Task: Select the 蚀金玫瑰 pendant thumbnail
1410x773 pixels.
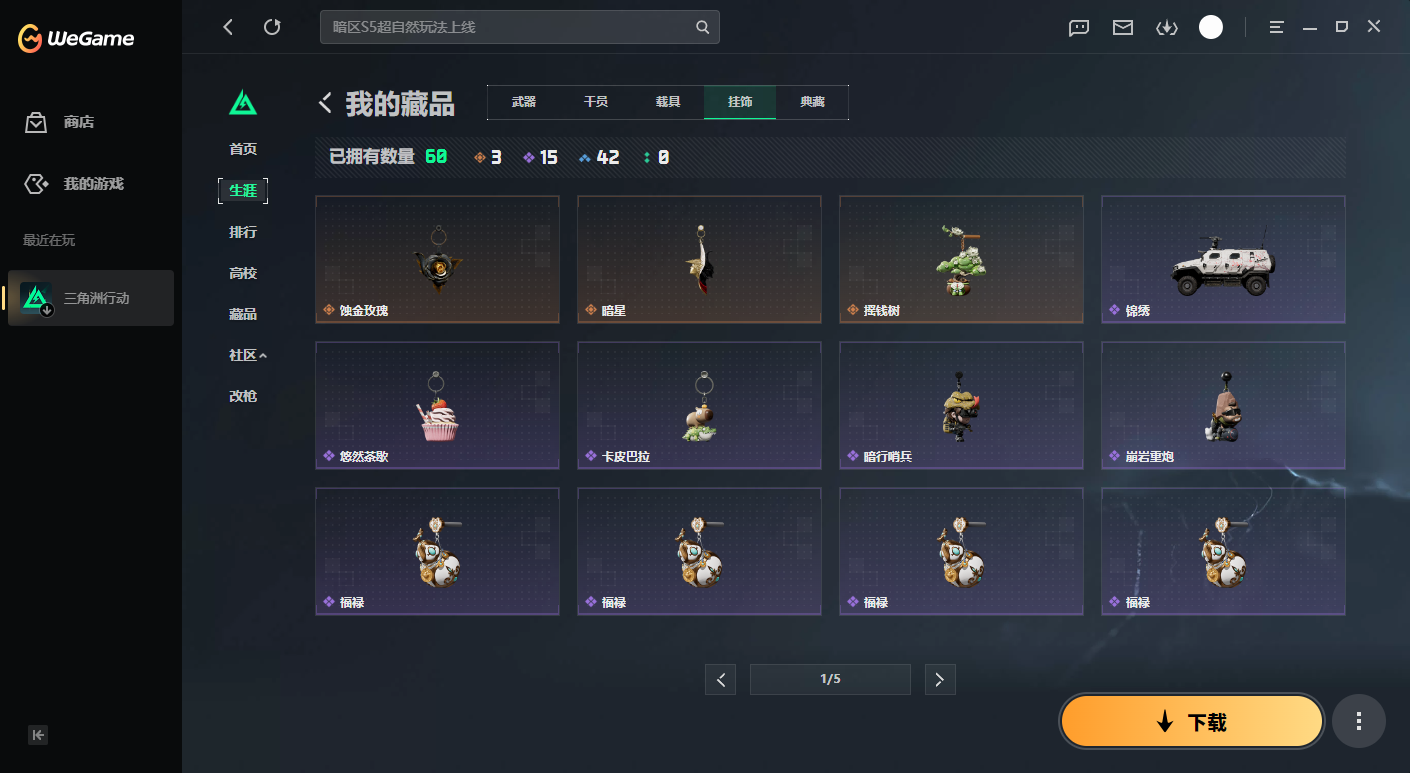Action: 437,258
